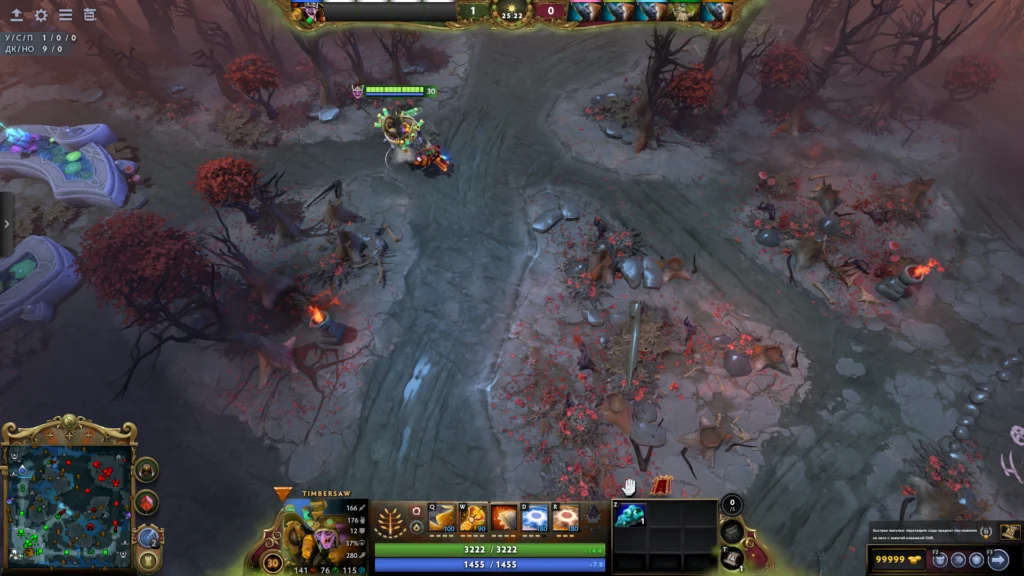Select the Reactive Armor passive icon
This screenshot has height=576, width=1024.
pos(504,518)
